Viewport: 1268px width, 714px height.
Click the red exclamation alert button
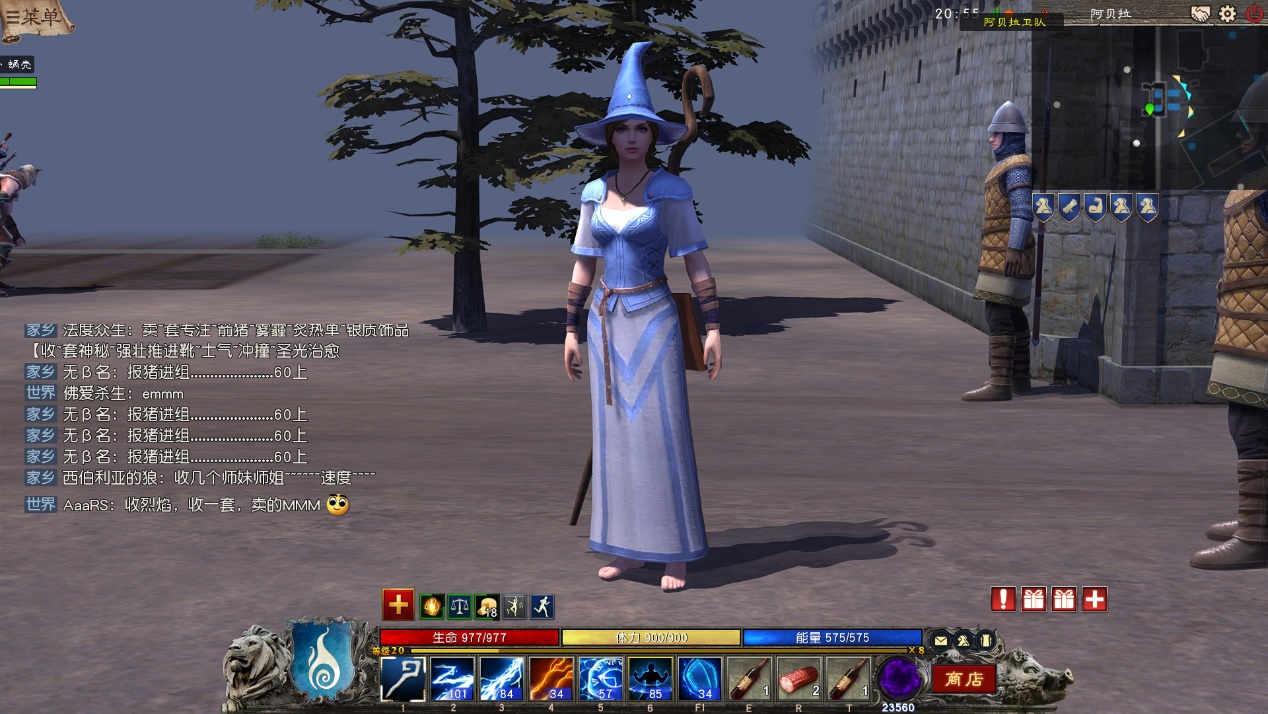(1003, 599)
